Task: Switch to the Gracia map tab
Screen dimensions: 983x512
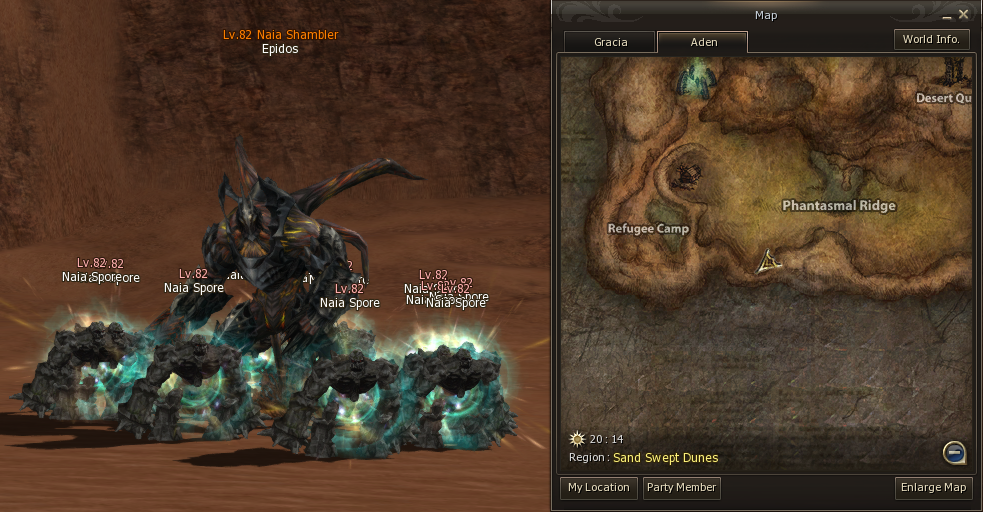Action: click(610, 42)
